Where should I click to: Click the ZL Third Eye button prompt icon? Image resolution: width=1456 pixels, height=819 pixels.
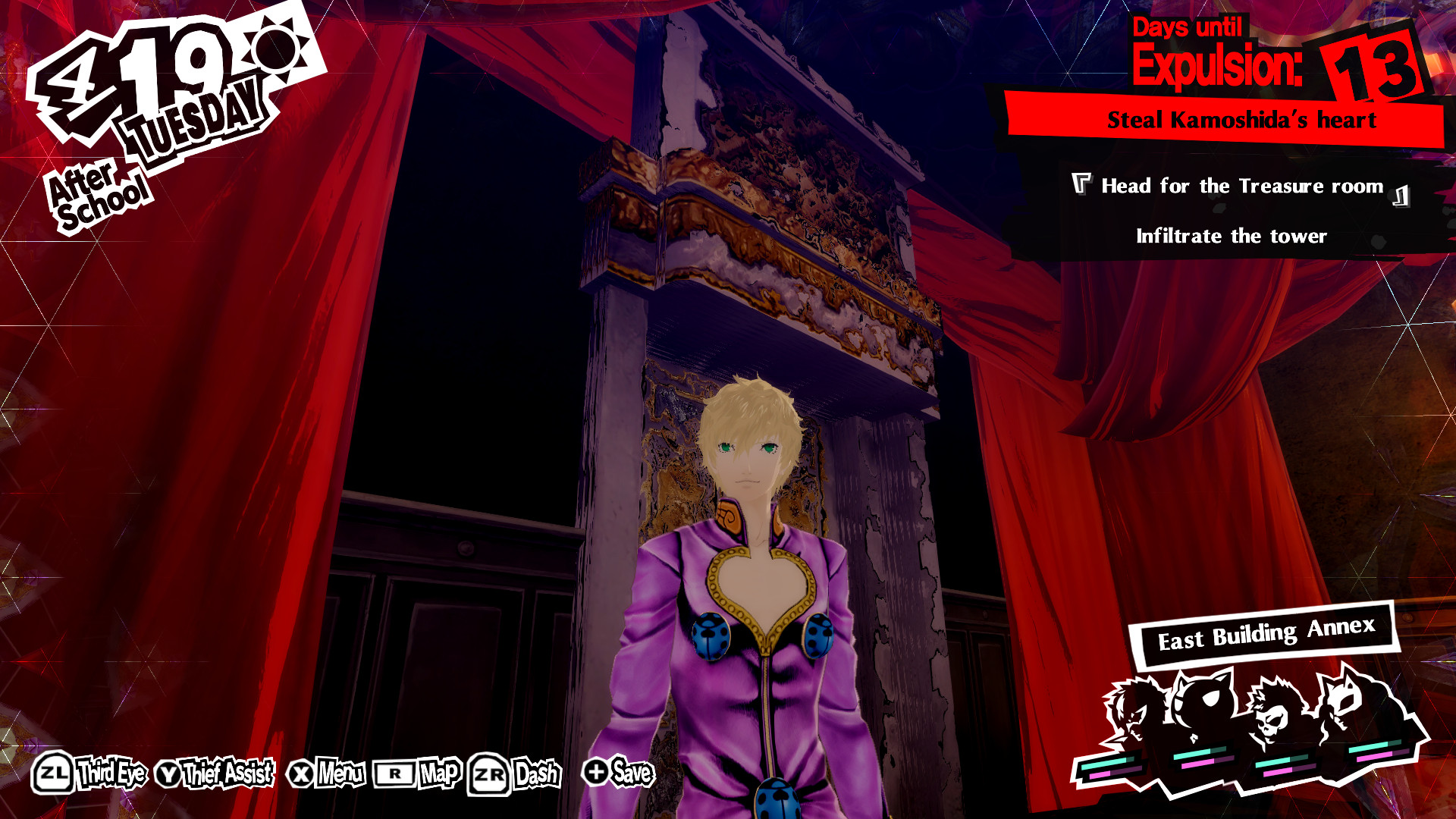[x=52, y=774]
